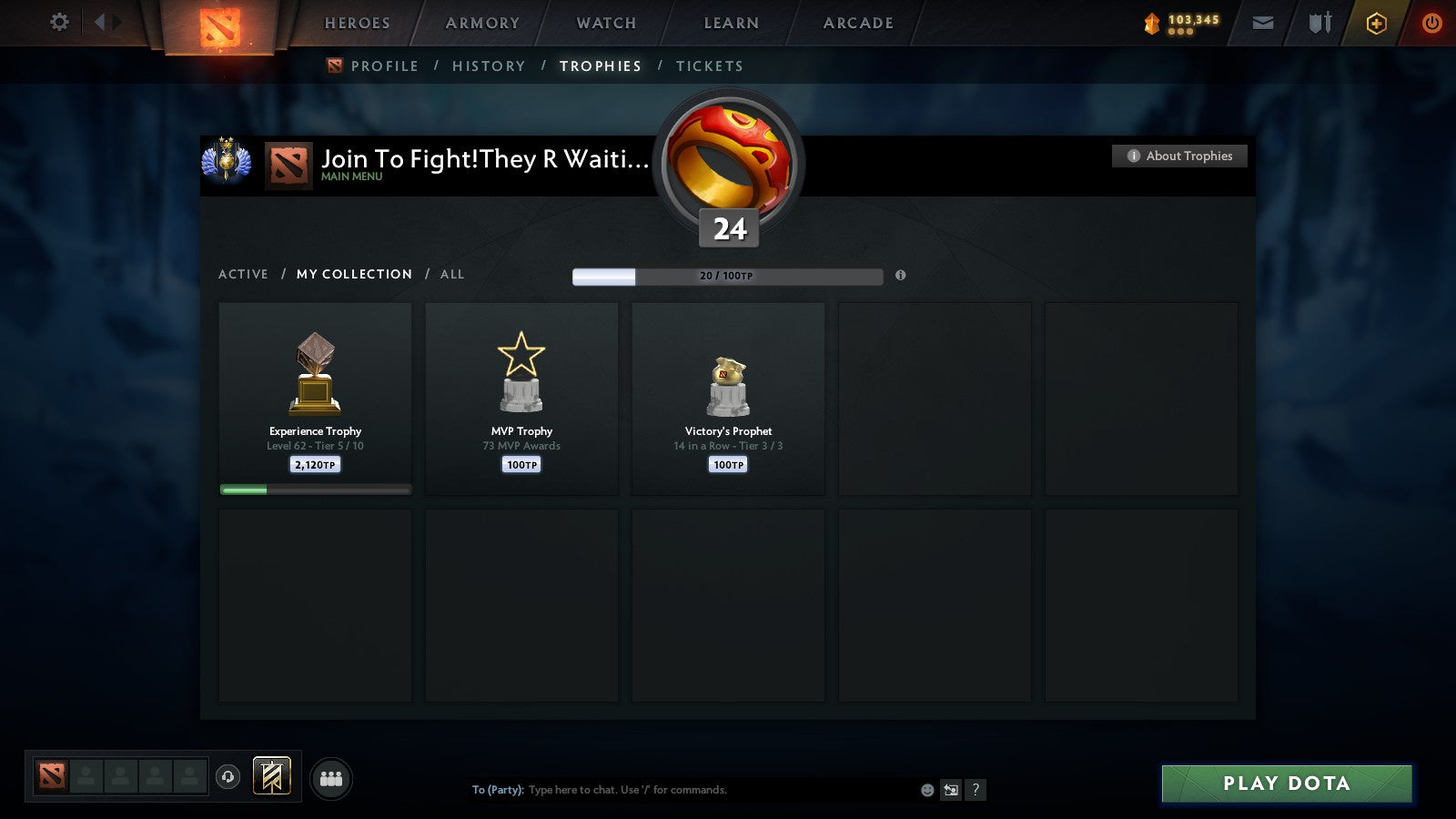The height and width of the screenshot is (819, 1456).
Task: Click the trophy points progress bar
Action: coord(727,276)
